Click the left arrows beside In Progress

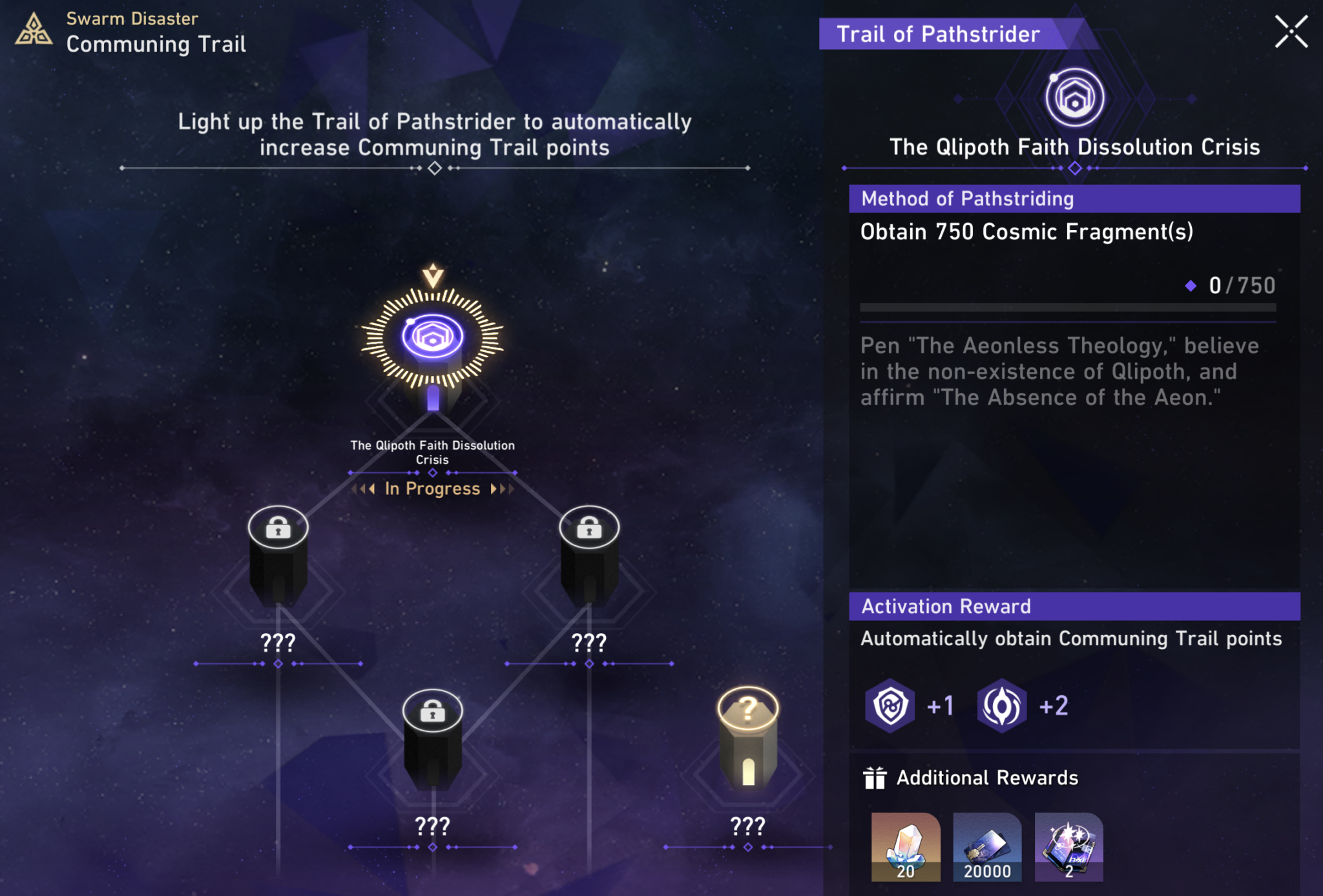pyautogui.click(x=364, y=489)
